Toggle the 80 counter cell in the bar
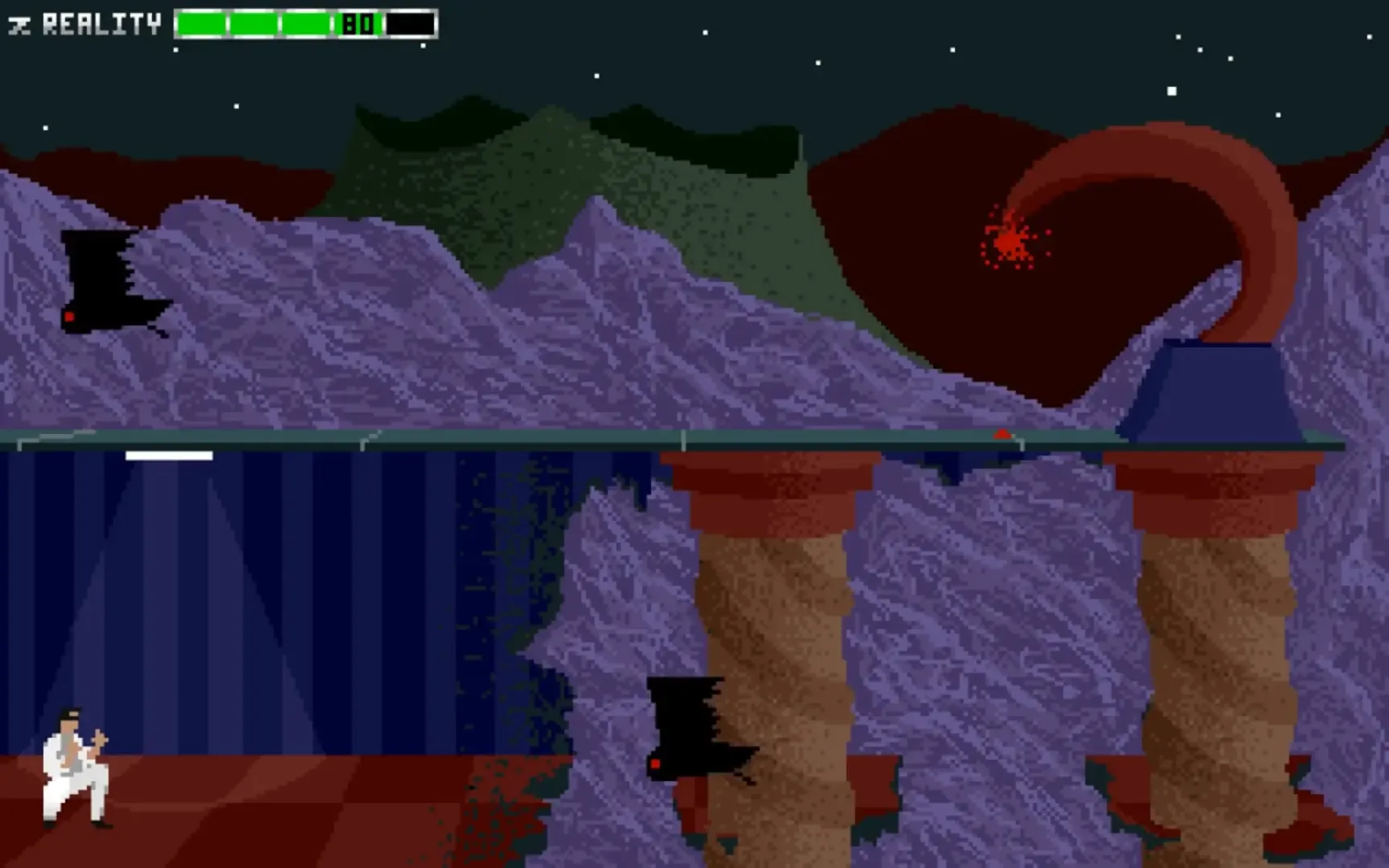This screenshot has width=1389, height=868. 361,23
